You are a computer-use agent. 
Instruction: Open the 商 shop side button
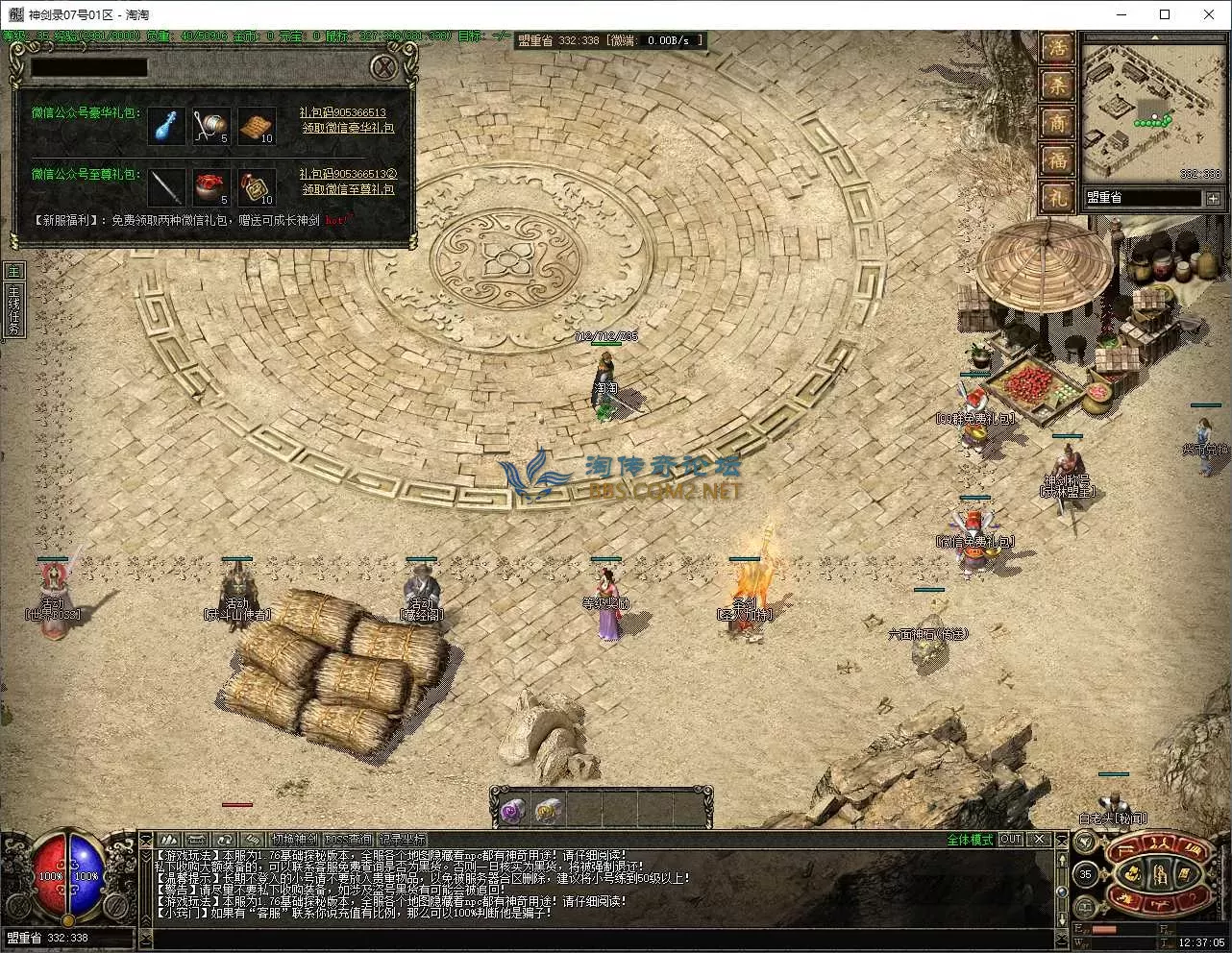(1057, 123)
